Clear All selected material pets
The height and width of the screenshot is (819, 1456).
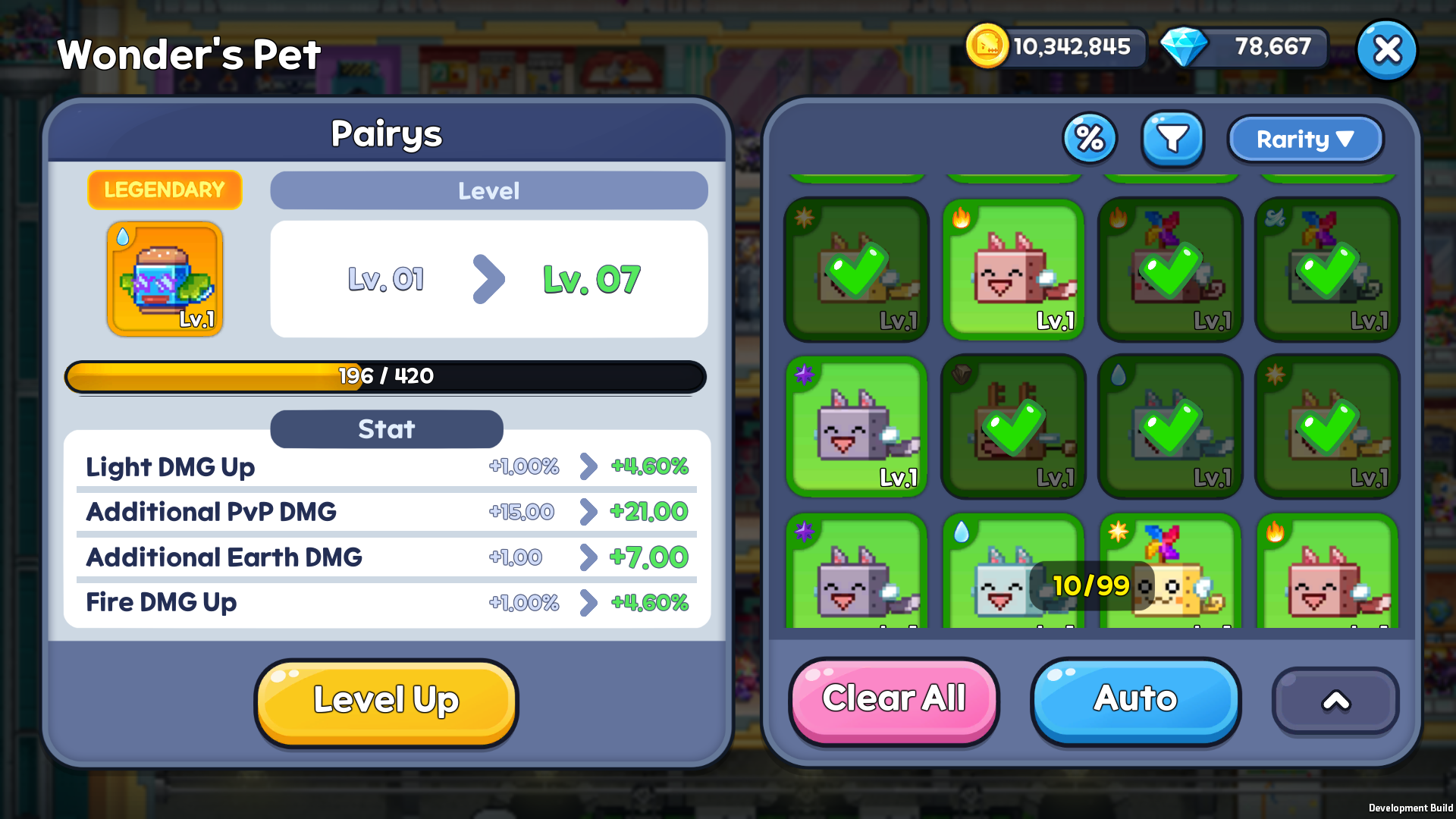pyautogui.click(x=893, y=699)
